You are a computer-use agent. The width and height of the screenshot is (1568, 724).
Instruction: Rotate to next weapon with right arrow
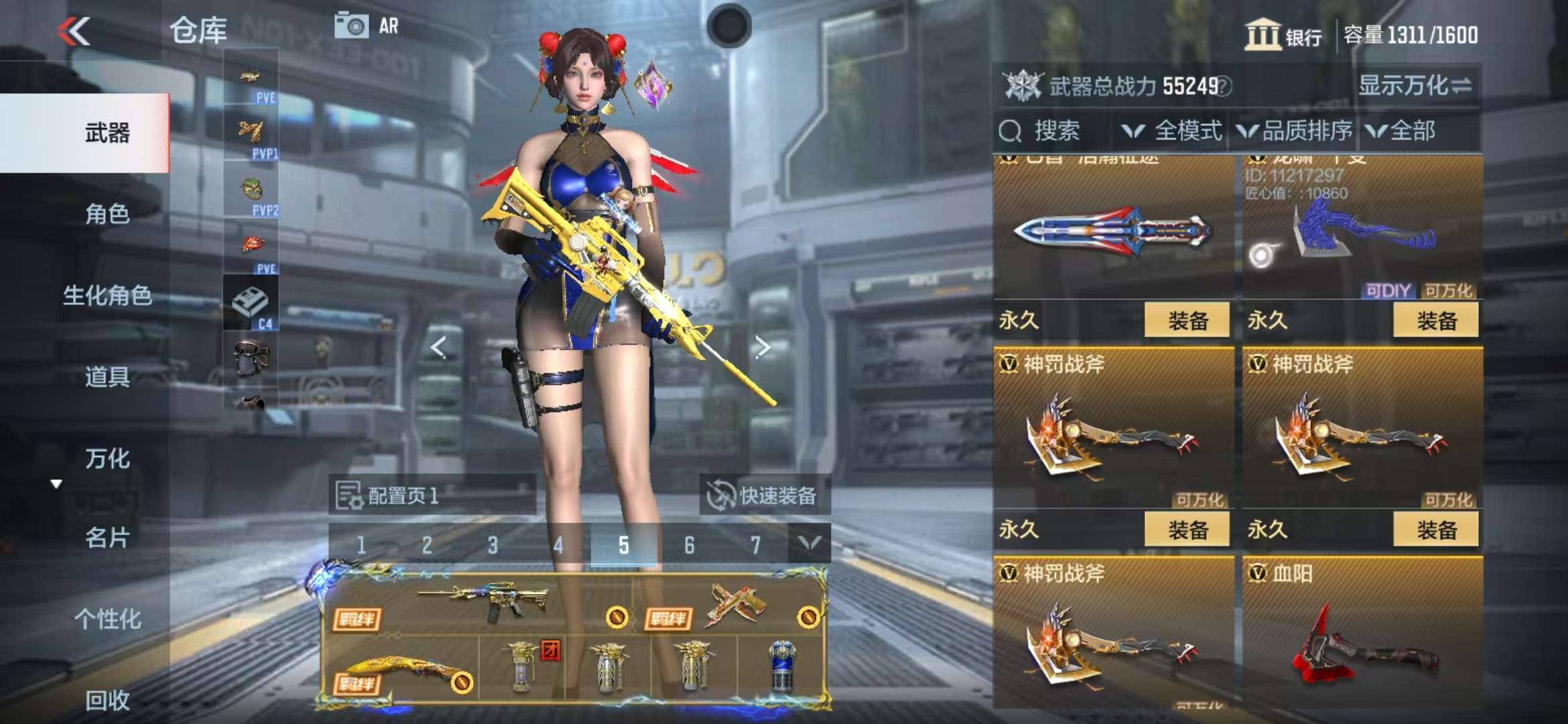click(762, 347)
